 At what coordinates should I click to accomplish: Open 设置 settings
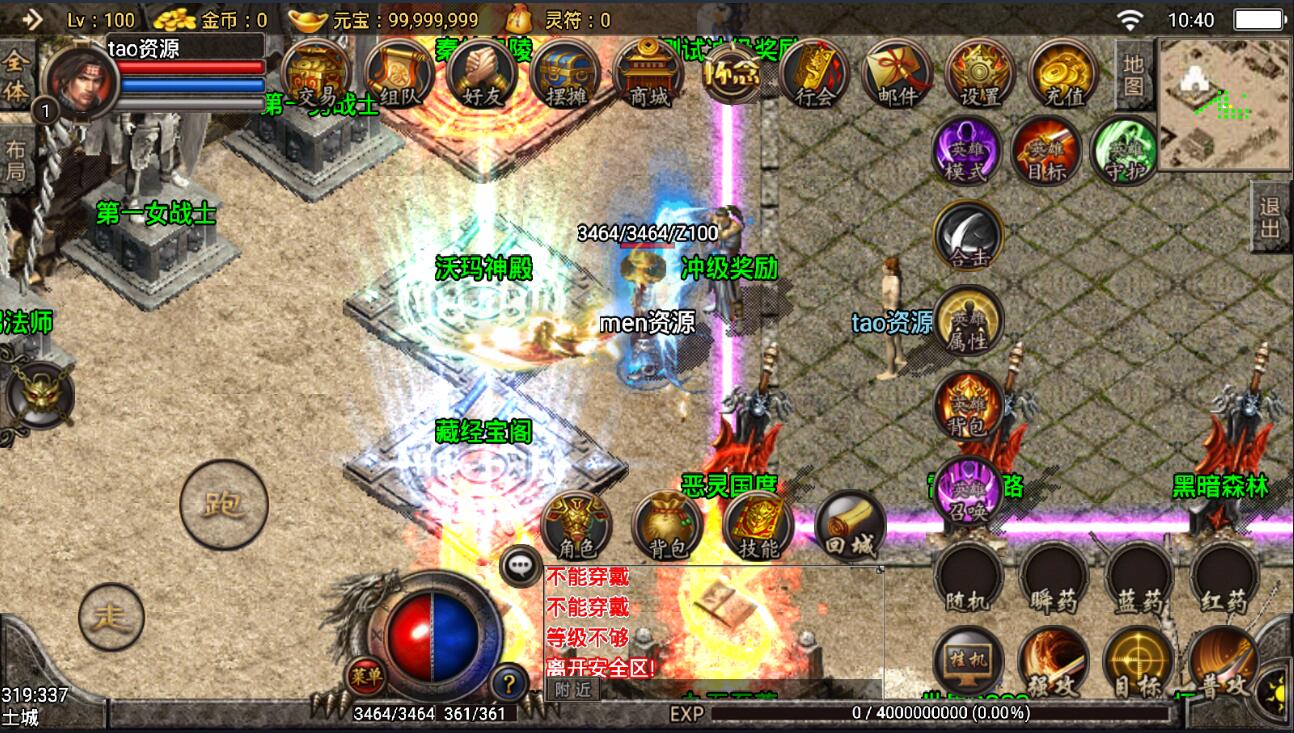pos(980,74)
